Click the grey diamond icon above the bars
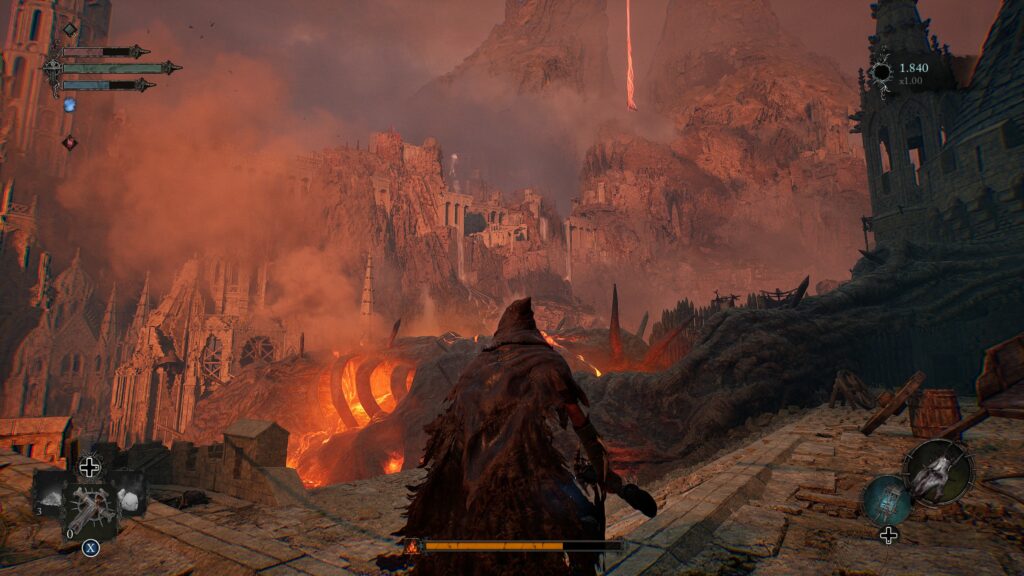Screen dimensions: 1024x576 (70, 29)
